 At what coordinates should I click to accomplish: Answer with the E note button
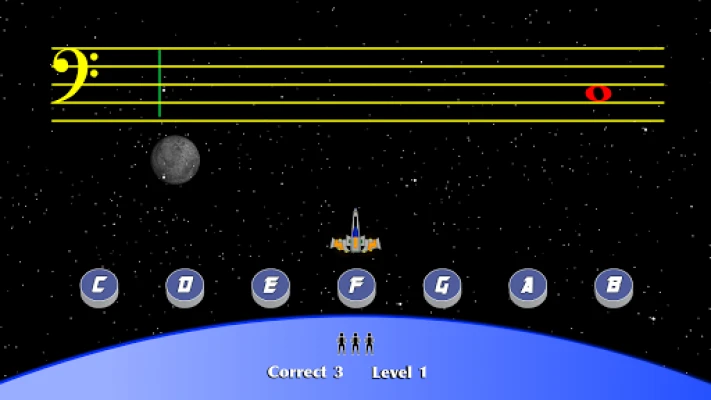(x=270, y=286)
